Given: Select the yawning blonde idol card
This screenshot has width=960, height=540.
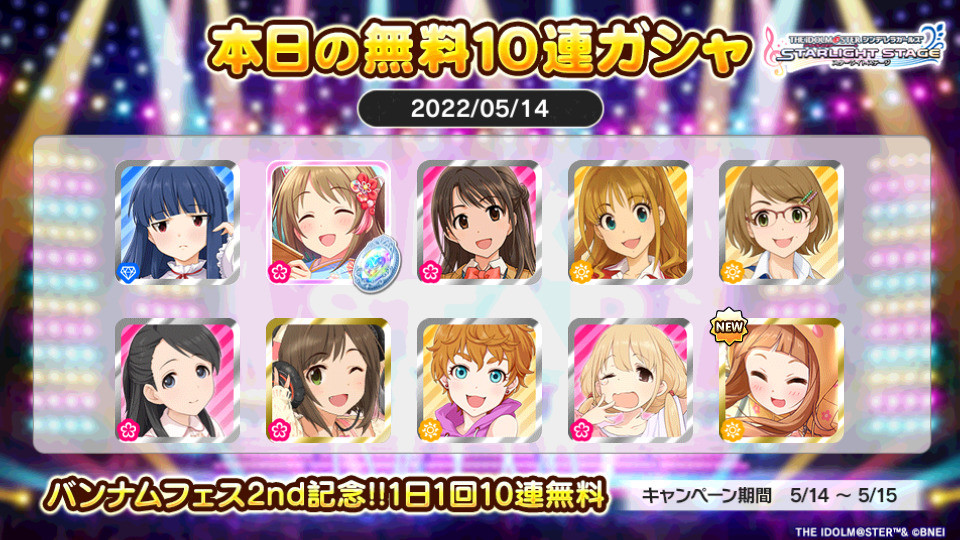Looking at the screenshot, I should coord(630,380).
